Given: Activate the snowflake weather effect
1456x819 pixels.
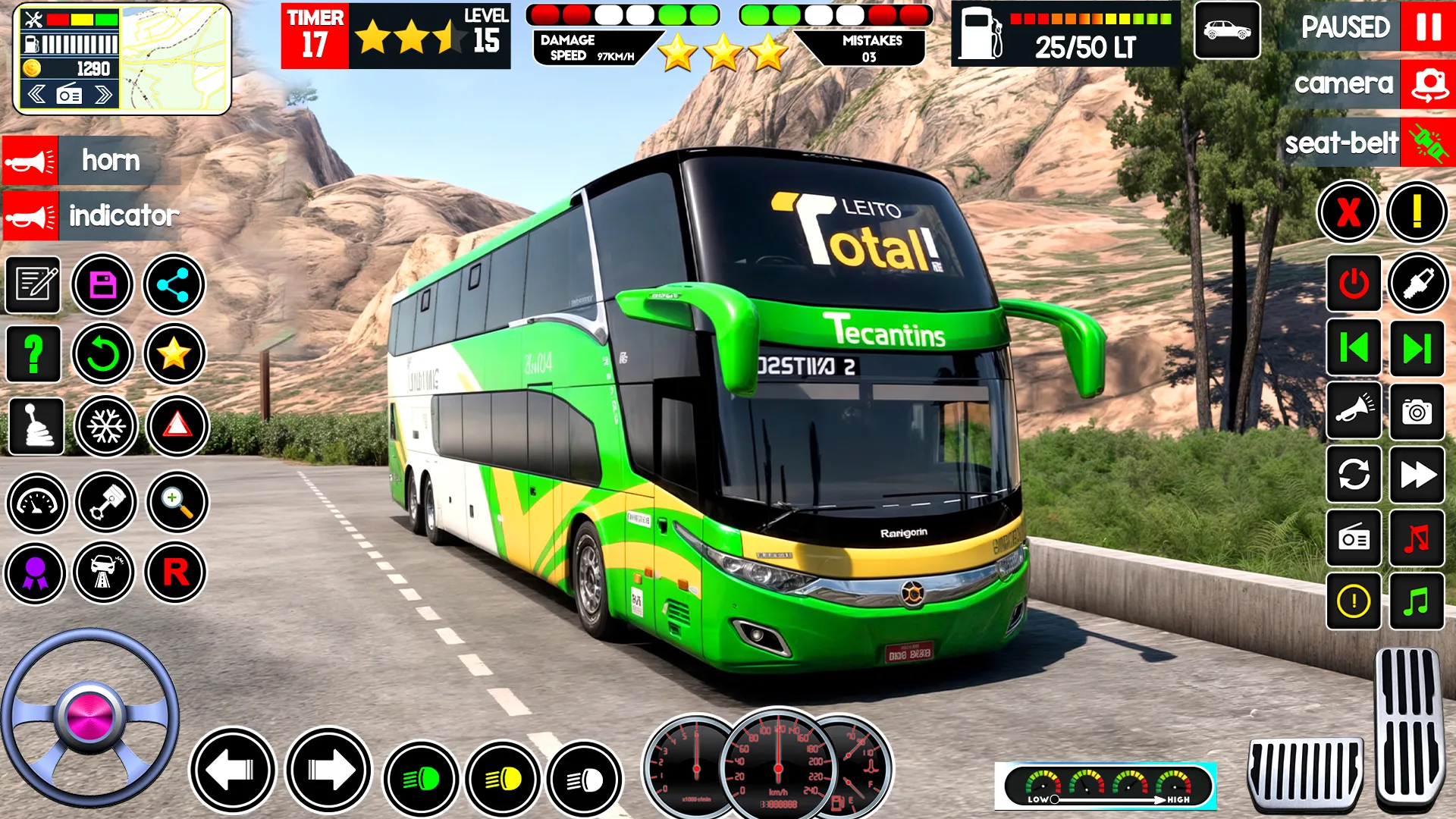Looking at the screenshot, I should [x=105, y=427].
